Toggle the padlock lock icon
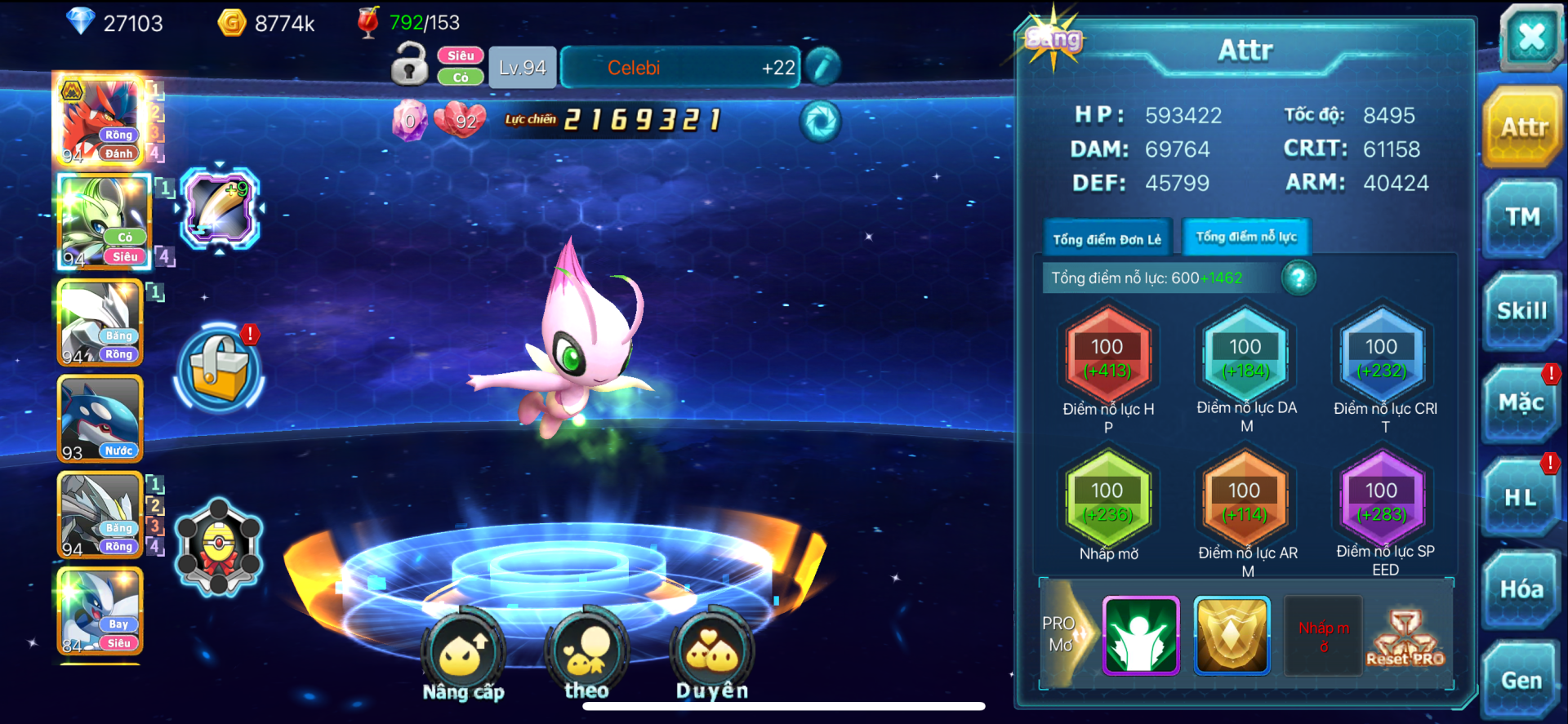Screen dimensions: 1568x724 [409, 65]
